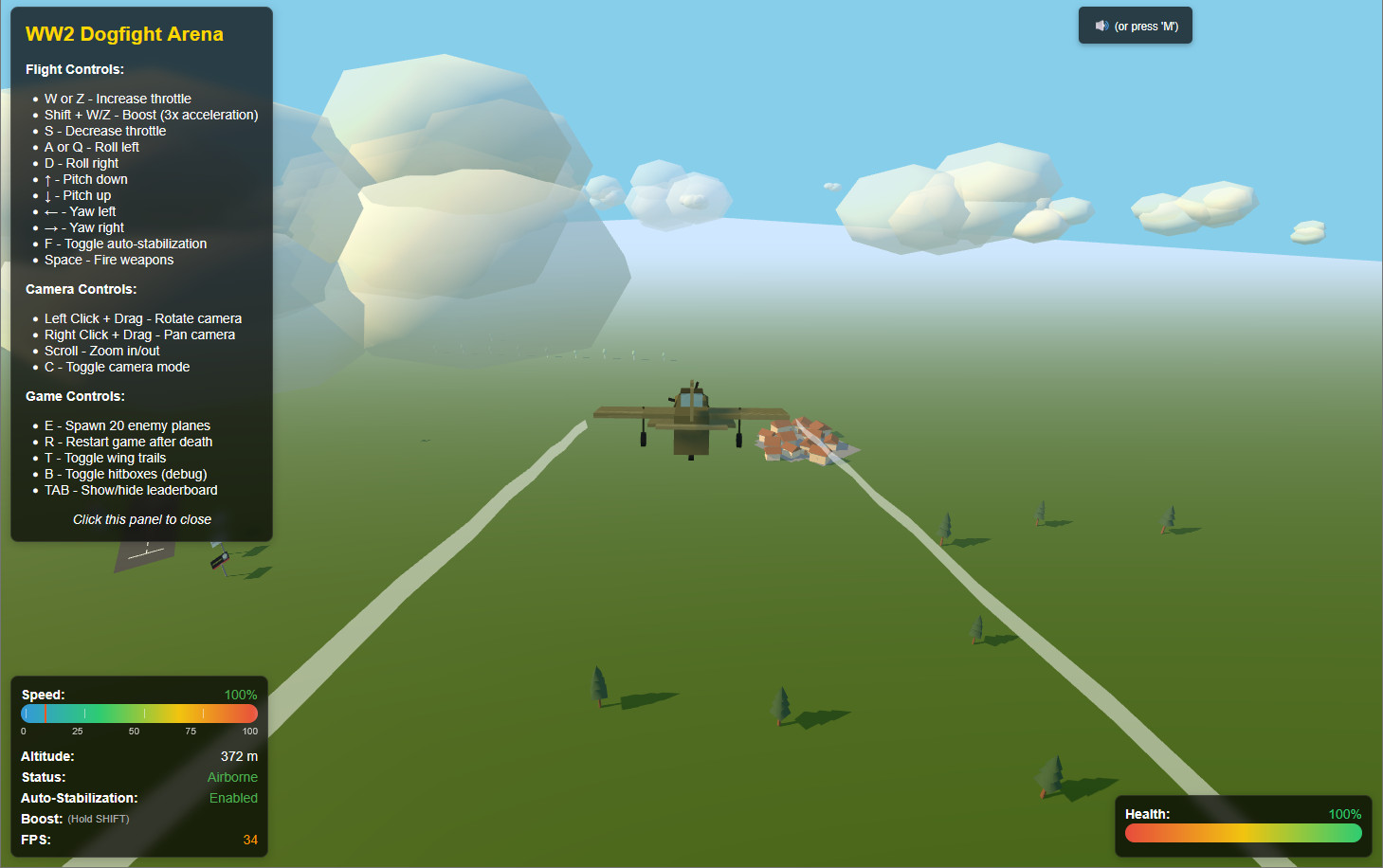Image resolution: width=1383 pixels, height=868 pixels.
Task: Expand the Flight Controls section header
Action: pyautogui.click(x=75, y=69)
